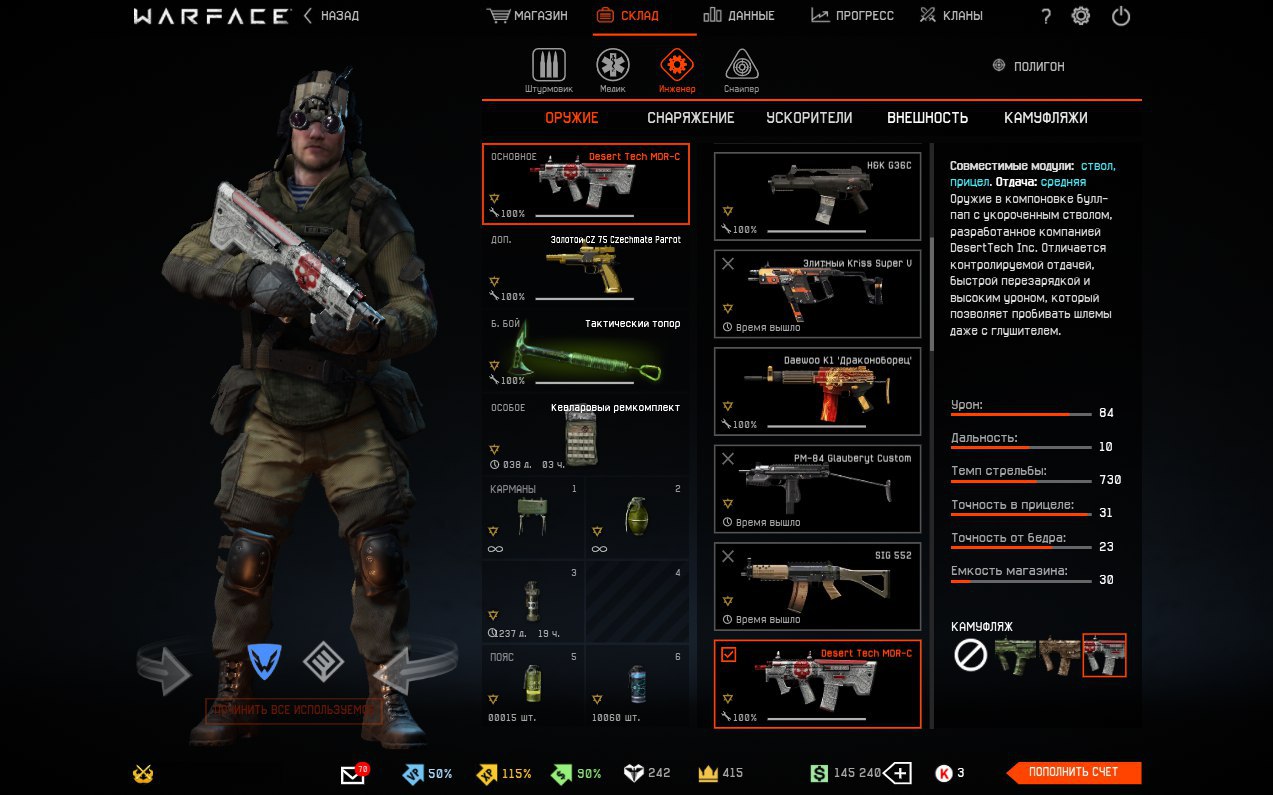The image size is (1273, 795).
Task: Open the ПРОГРЕСС section
Action: 853,16
